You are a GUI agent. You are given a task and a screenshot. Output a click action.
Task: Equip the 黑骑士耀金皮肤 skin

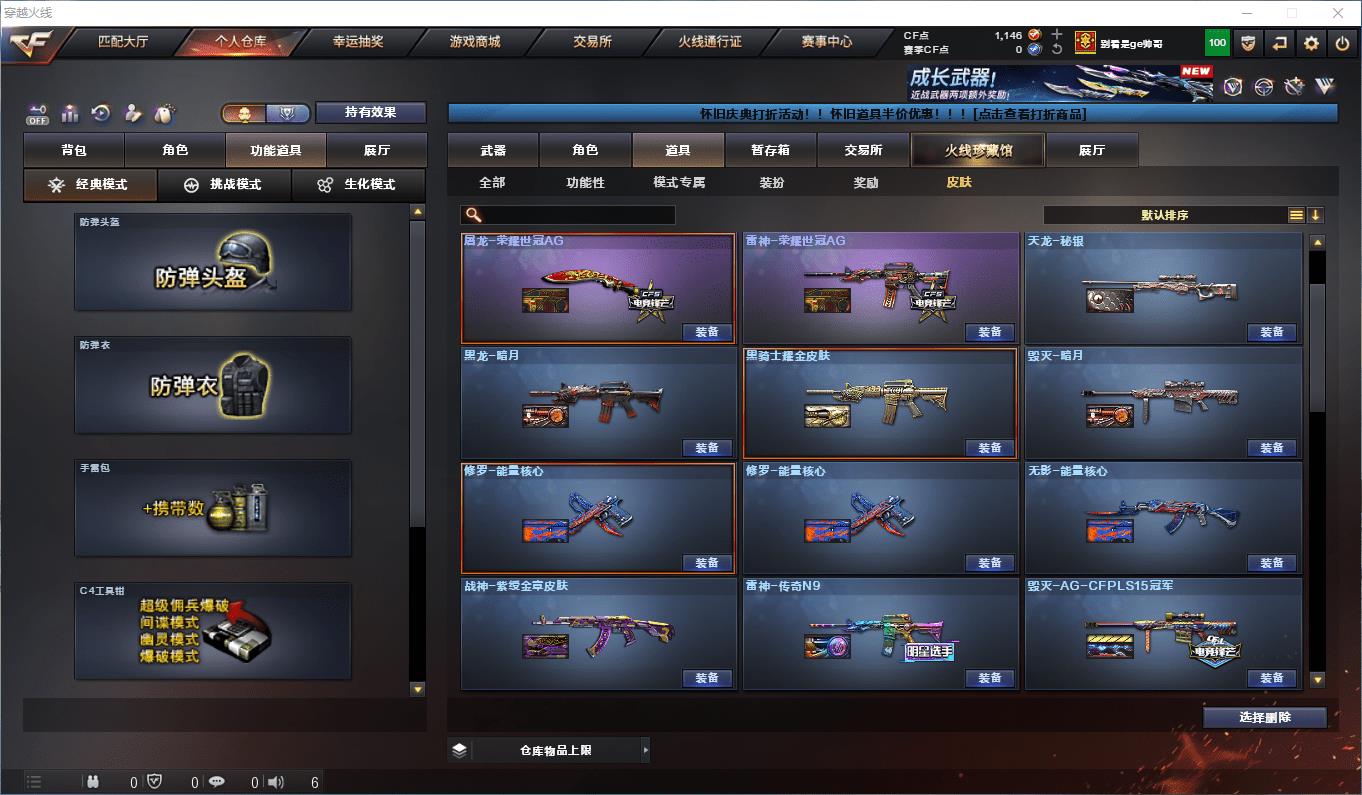(x=989, y=448)
